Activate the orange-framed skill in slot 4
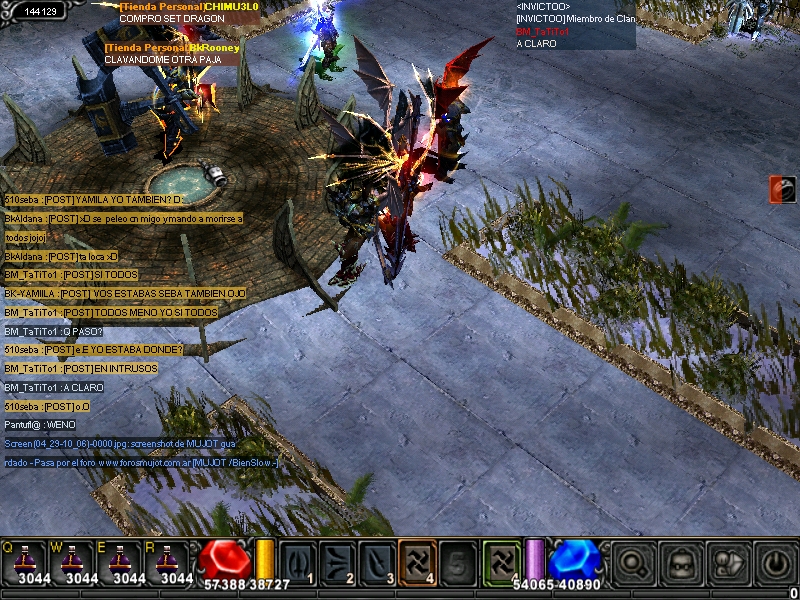800x600 pixels. pos(417,562)
